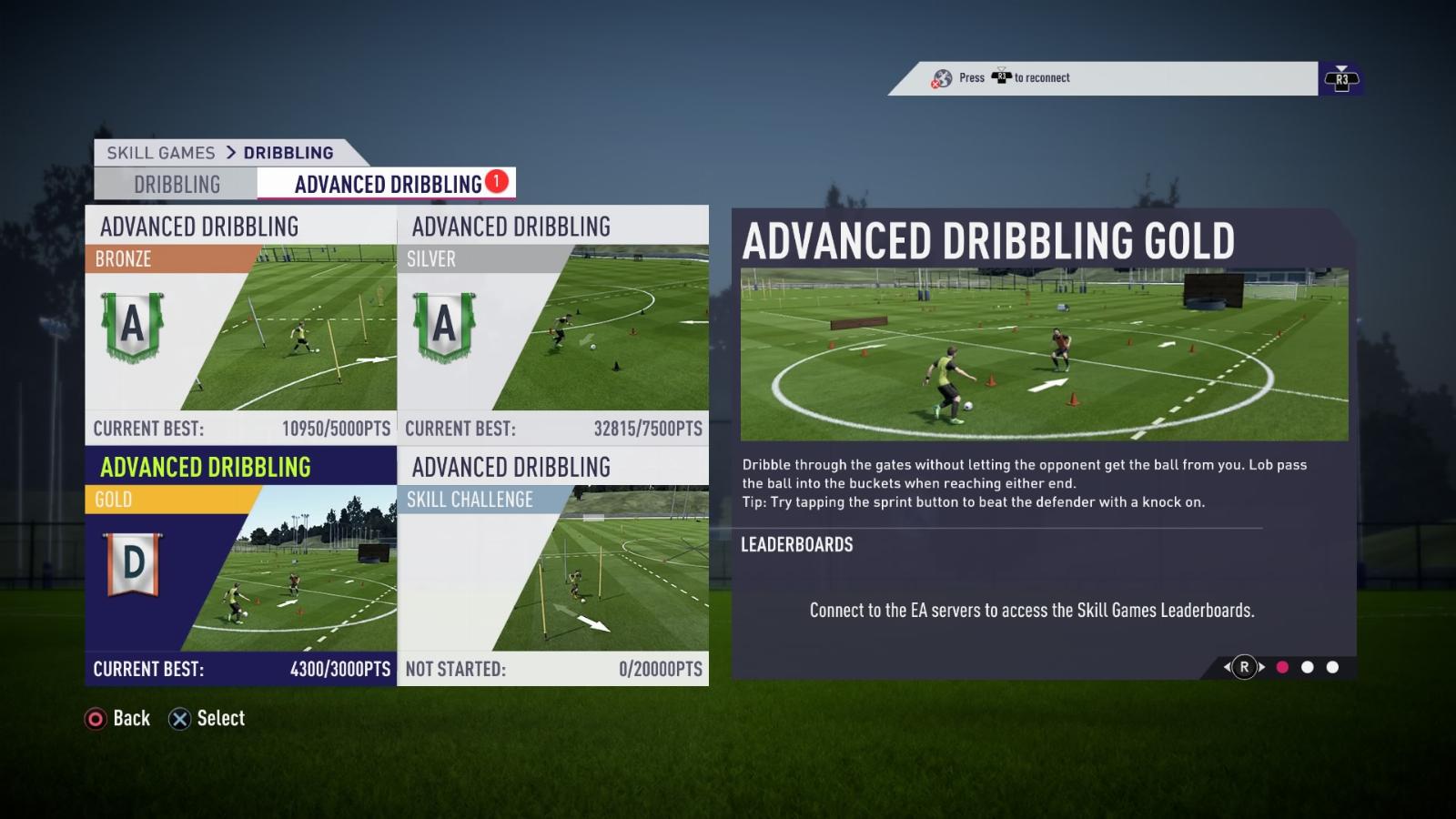Choose the Advanced Dribbling Silver tile
The width and height of the screenshot is (1456, 819).
coord(552,325)
